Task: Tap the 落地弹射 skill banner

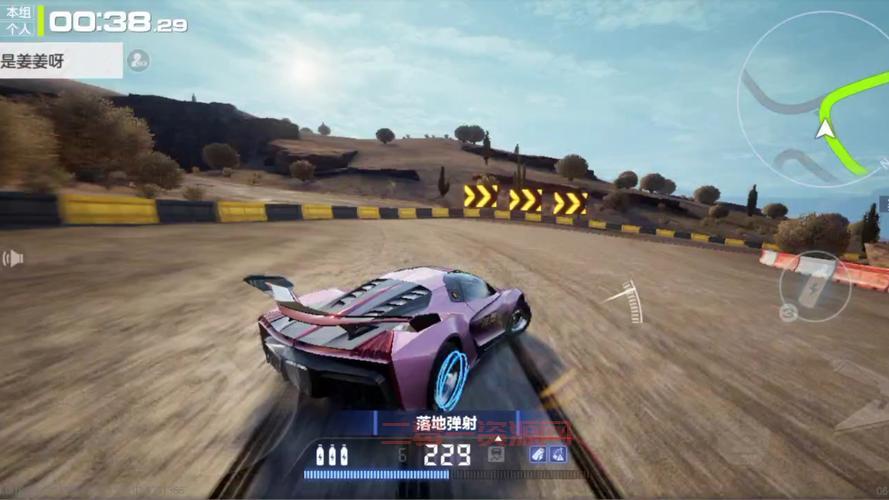Action: pyautogui.click(x=446, y=423)
